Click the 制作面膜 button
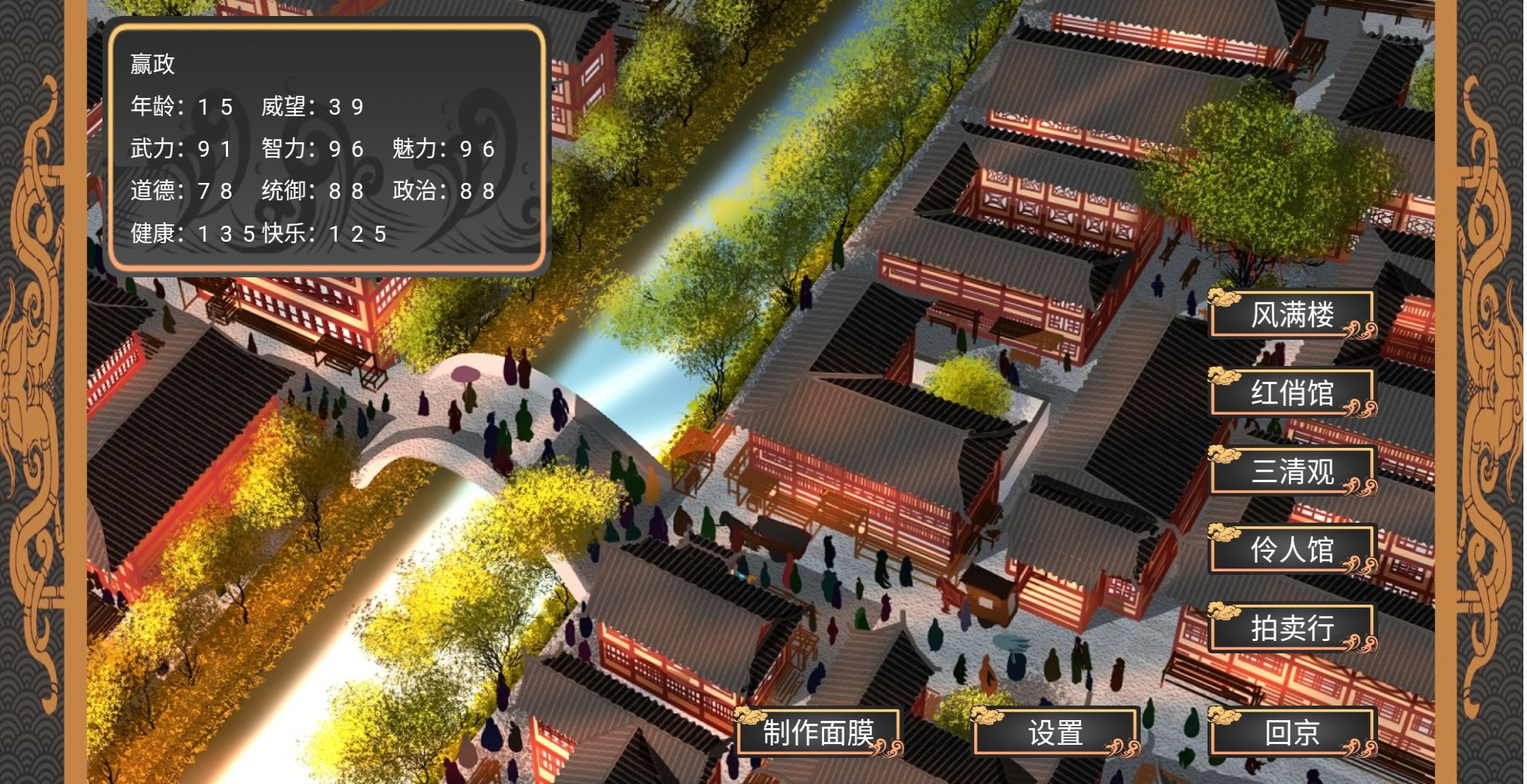The height and width of the screenshot is (784, 1527). pos(818,732)
